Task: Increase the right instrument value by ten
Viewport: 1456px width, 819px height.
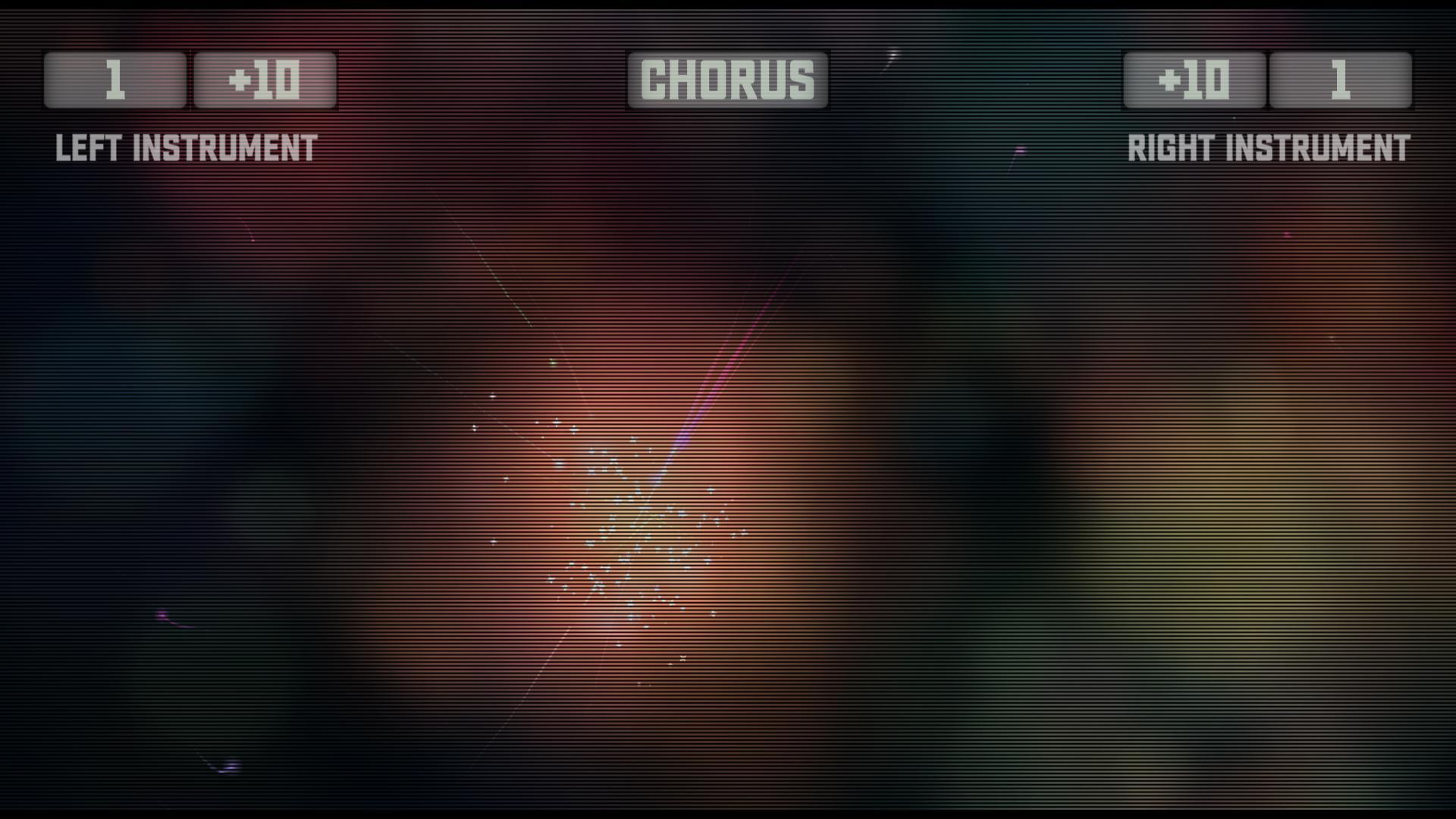Action: click(x=1191, y=80)
